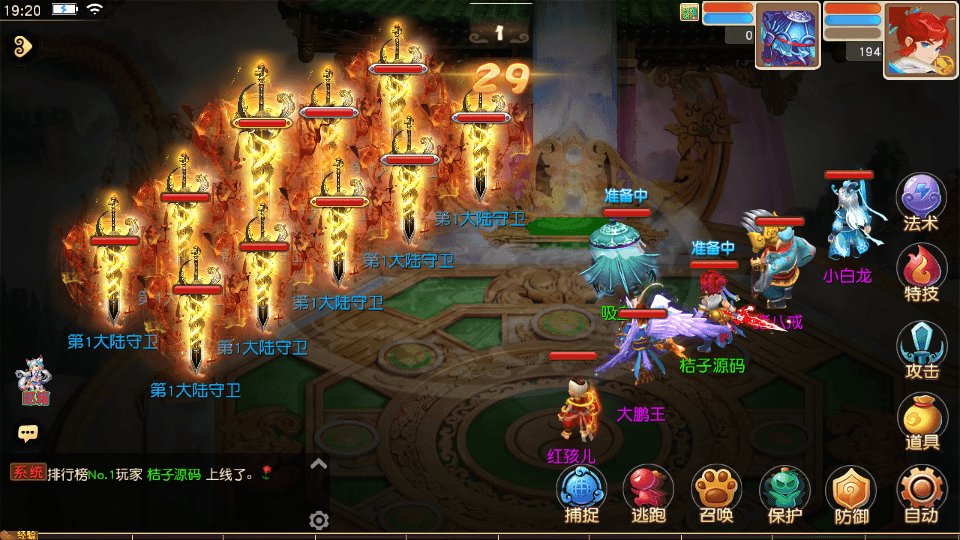Open the 特技 special skills menu
The height and width of the screenshot is (540, 960).
point(921,270)
